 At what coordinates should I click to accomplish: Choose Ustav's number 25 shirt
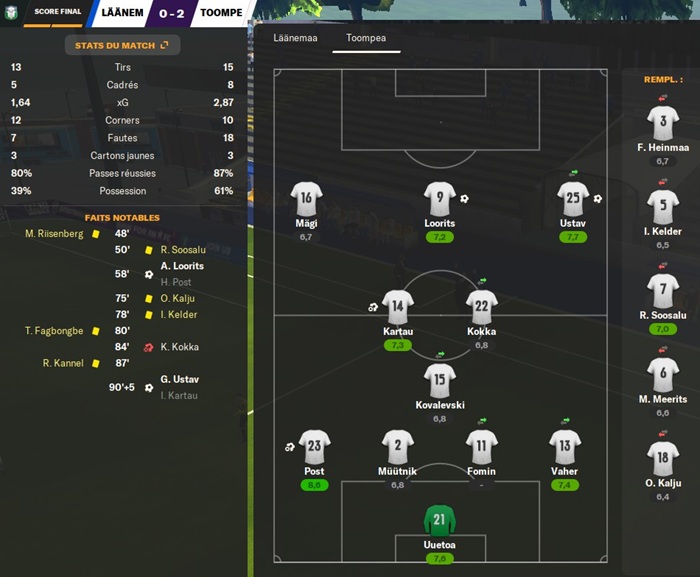coord(573,200)
